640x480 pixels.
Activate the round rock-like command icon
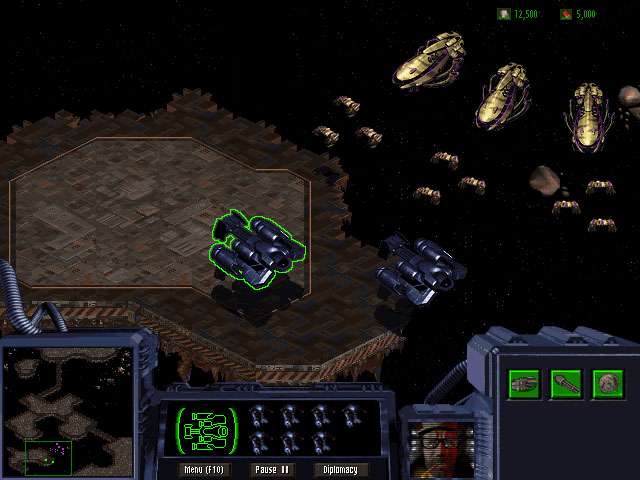pyautogui.click(x=607, y=383)
